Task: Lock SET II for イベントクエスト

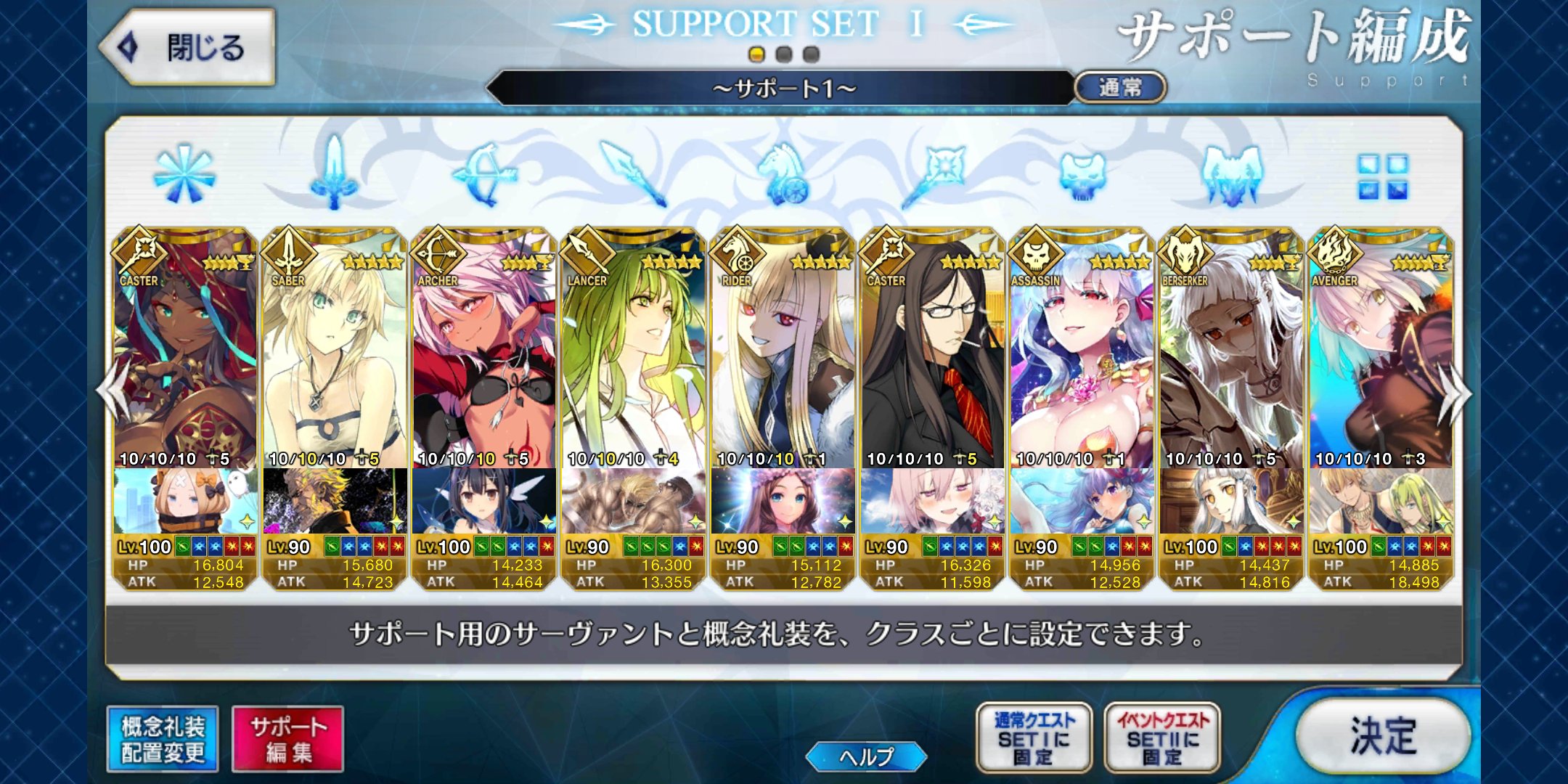Action: 1162,738
